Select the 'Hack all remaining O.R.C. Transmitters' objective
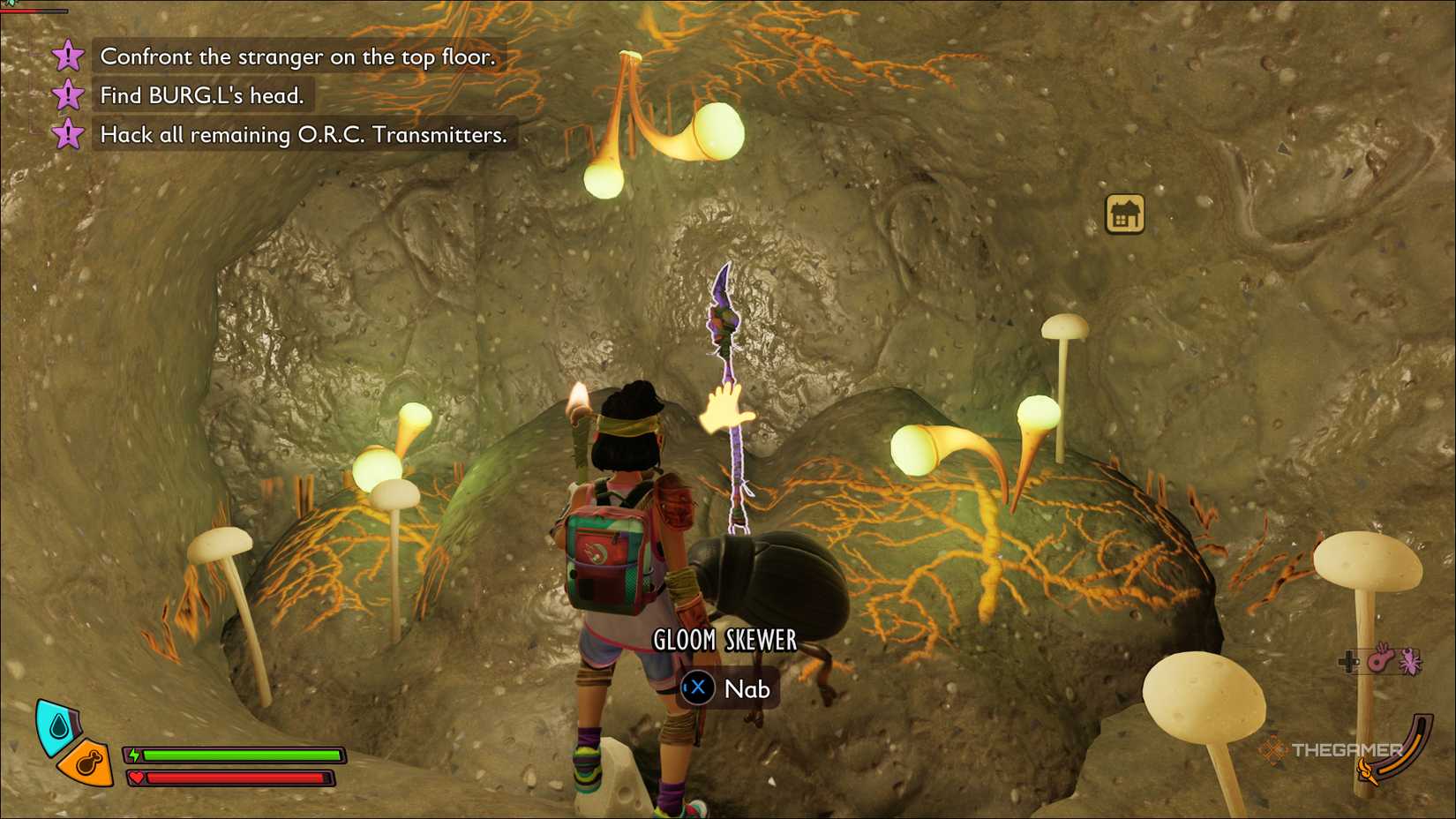 [x=304, y=135]
